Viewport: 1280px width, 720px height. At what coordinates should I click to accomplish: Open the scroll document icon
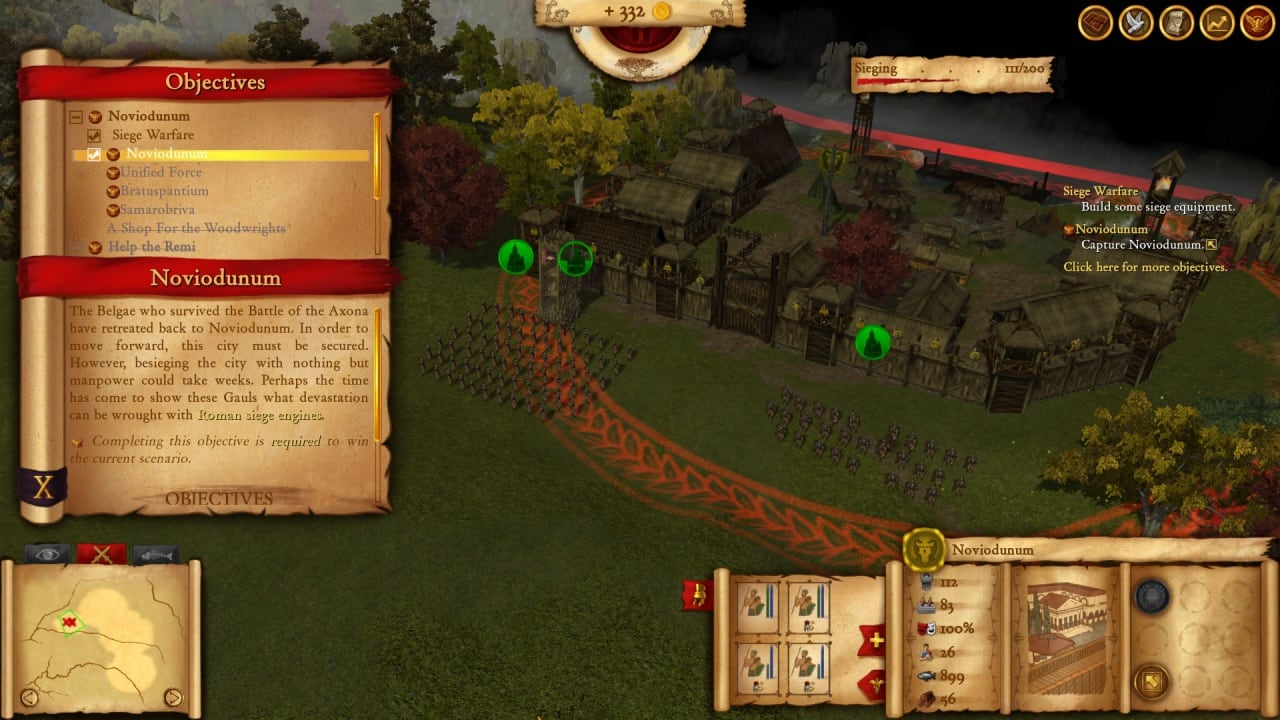tap(1176, 23)
